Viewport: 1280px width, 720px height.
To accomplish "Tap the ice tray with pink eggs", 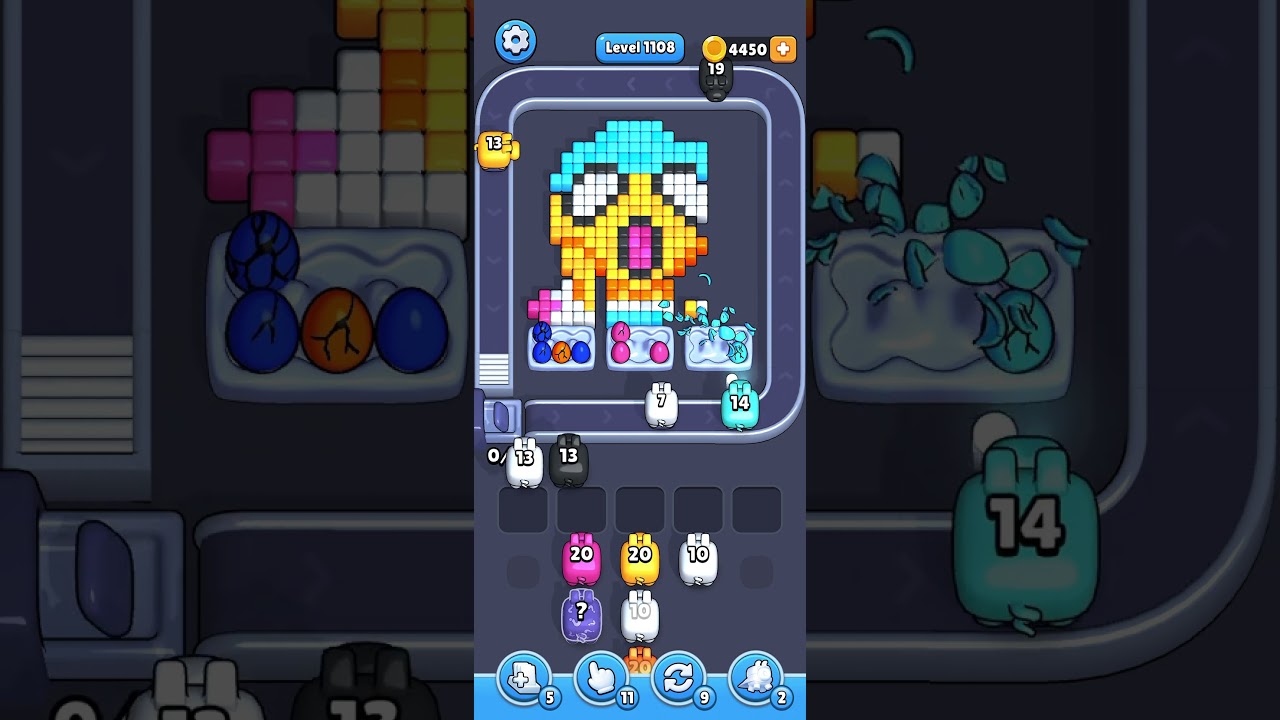I will [x=639, y=346].
